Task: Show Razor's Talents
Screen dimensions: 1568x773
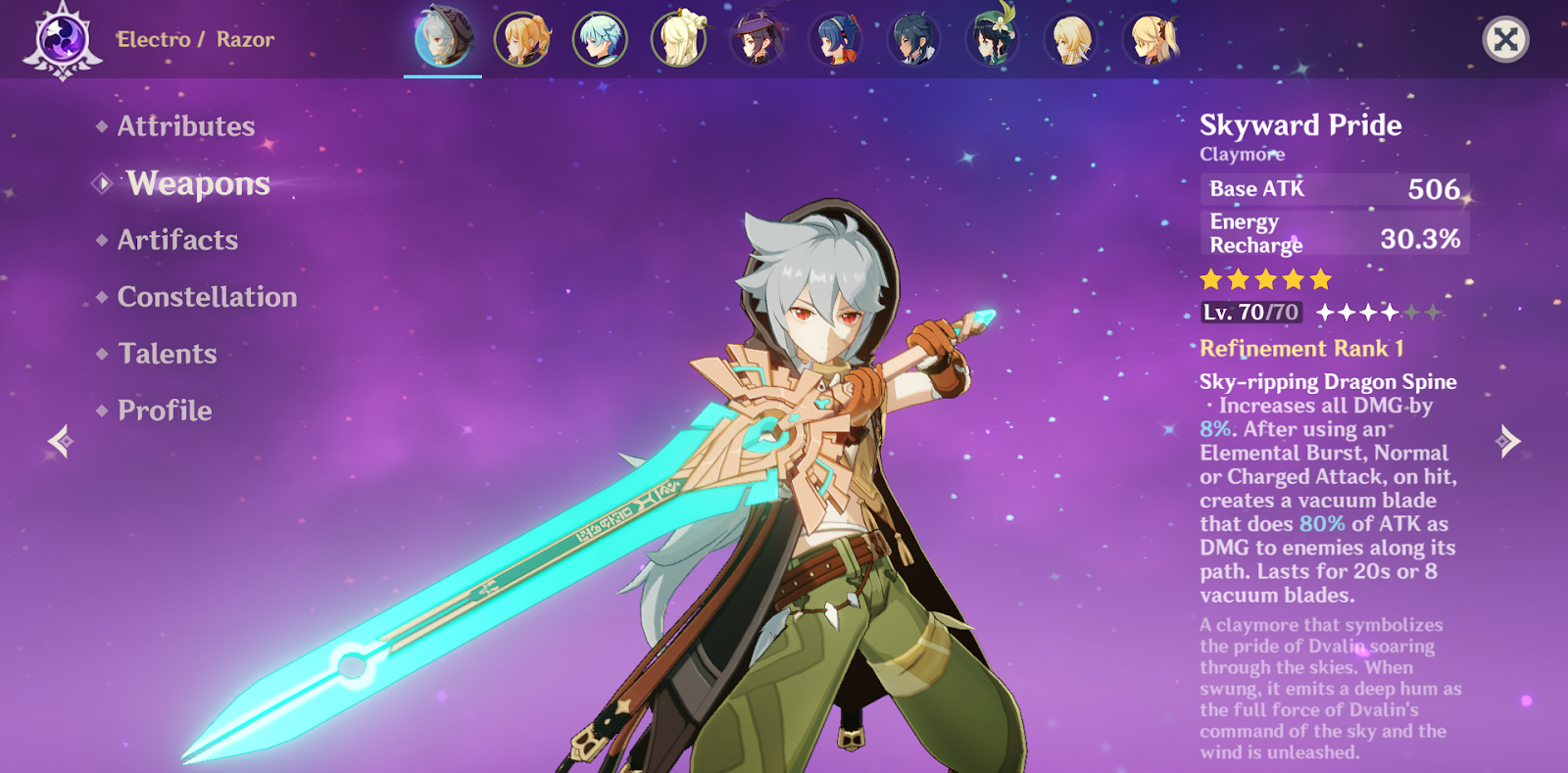Action: click(167, 354)
